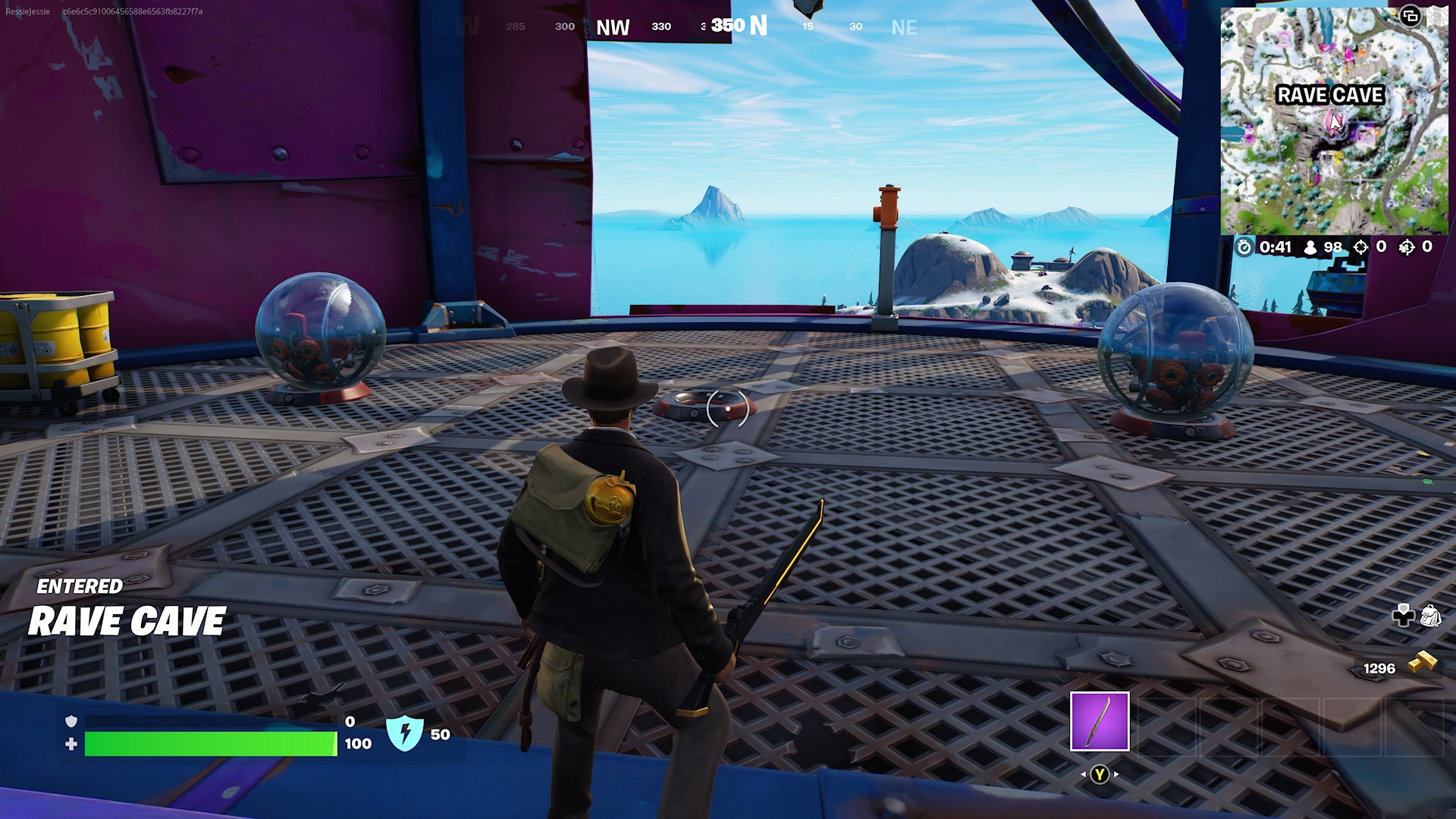Click the folded map icon beside minimap
The width and height of the screenshot is (1456, 819).
pyautogui.click(x=1437, y=17)
